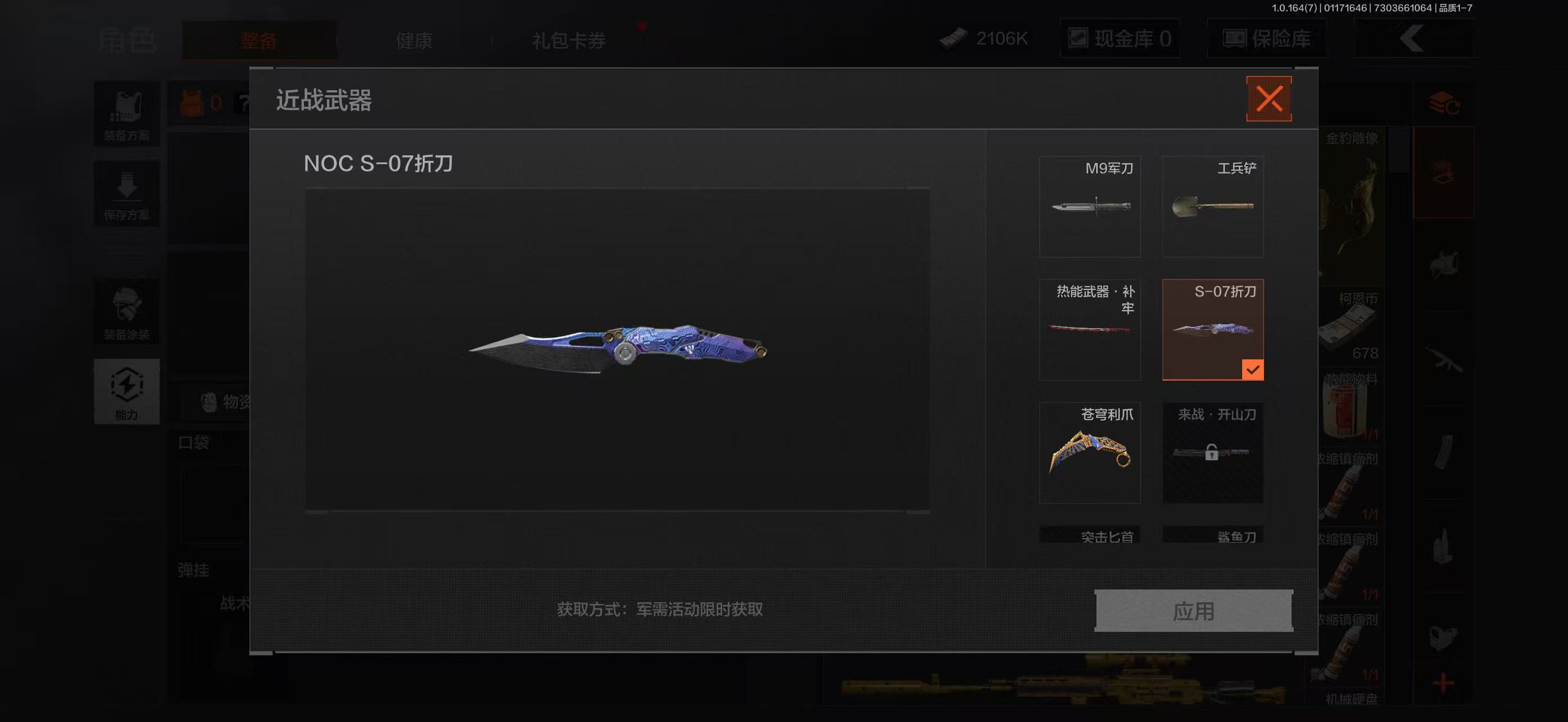Click the orange plus icon at bottom right

1443,683
